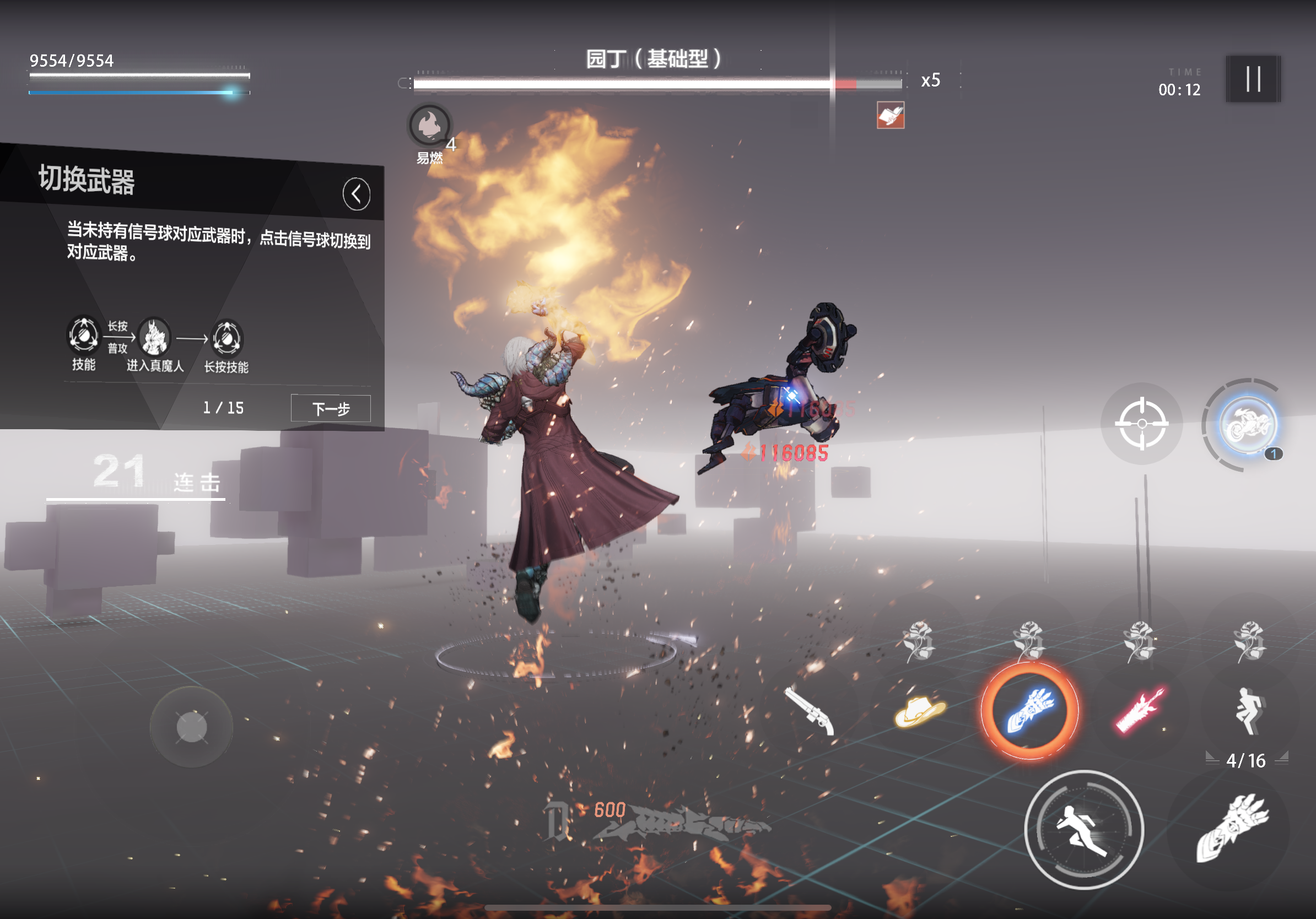
Task: Attack with the white gauntlet button
Action: coord(1231,829)
